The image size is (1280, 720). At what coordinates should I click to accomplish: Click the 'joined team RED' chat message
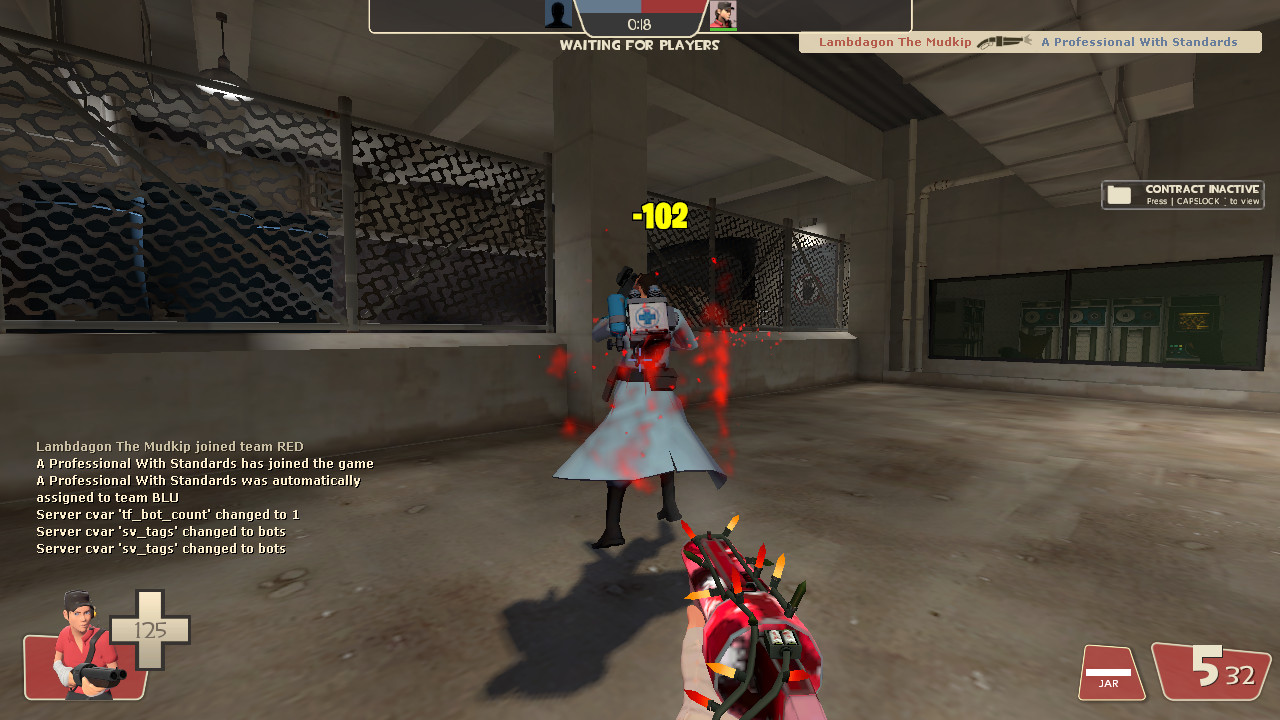170,446
